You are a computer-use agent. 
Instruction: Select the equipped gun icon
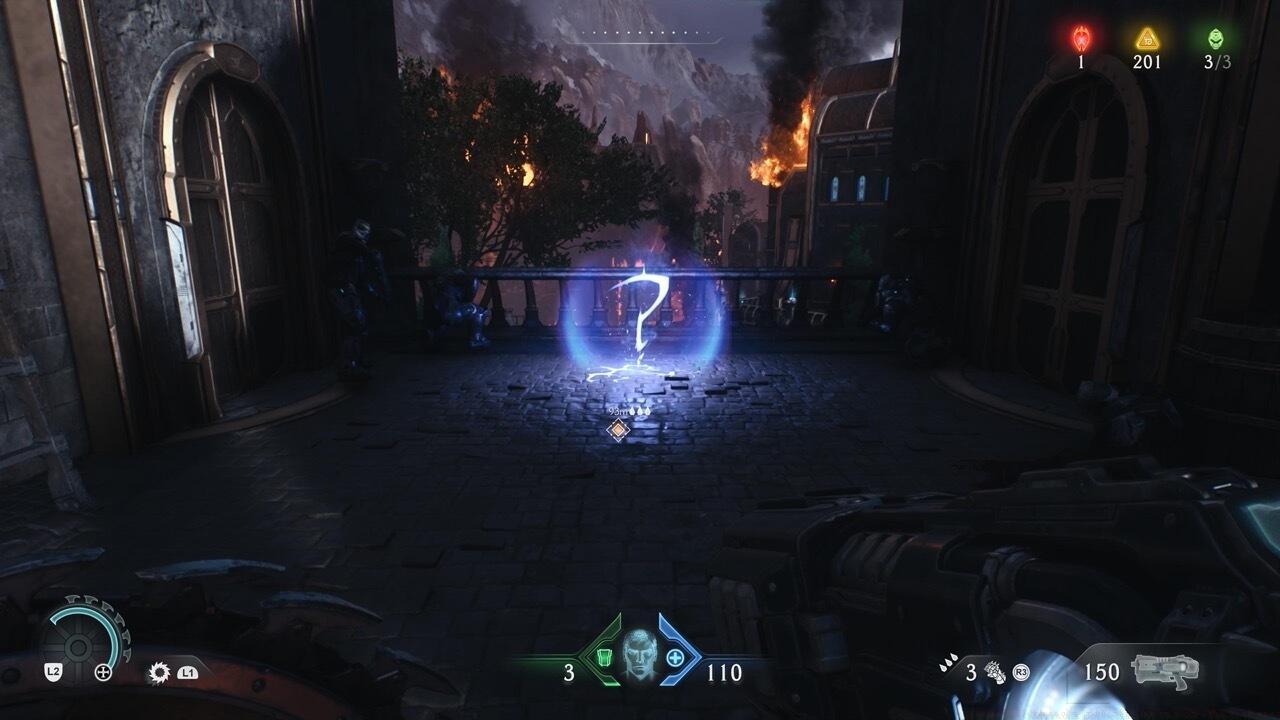tap(1165, 671)
